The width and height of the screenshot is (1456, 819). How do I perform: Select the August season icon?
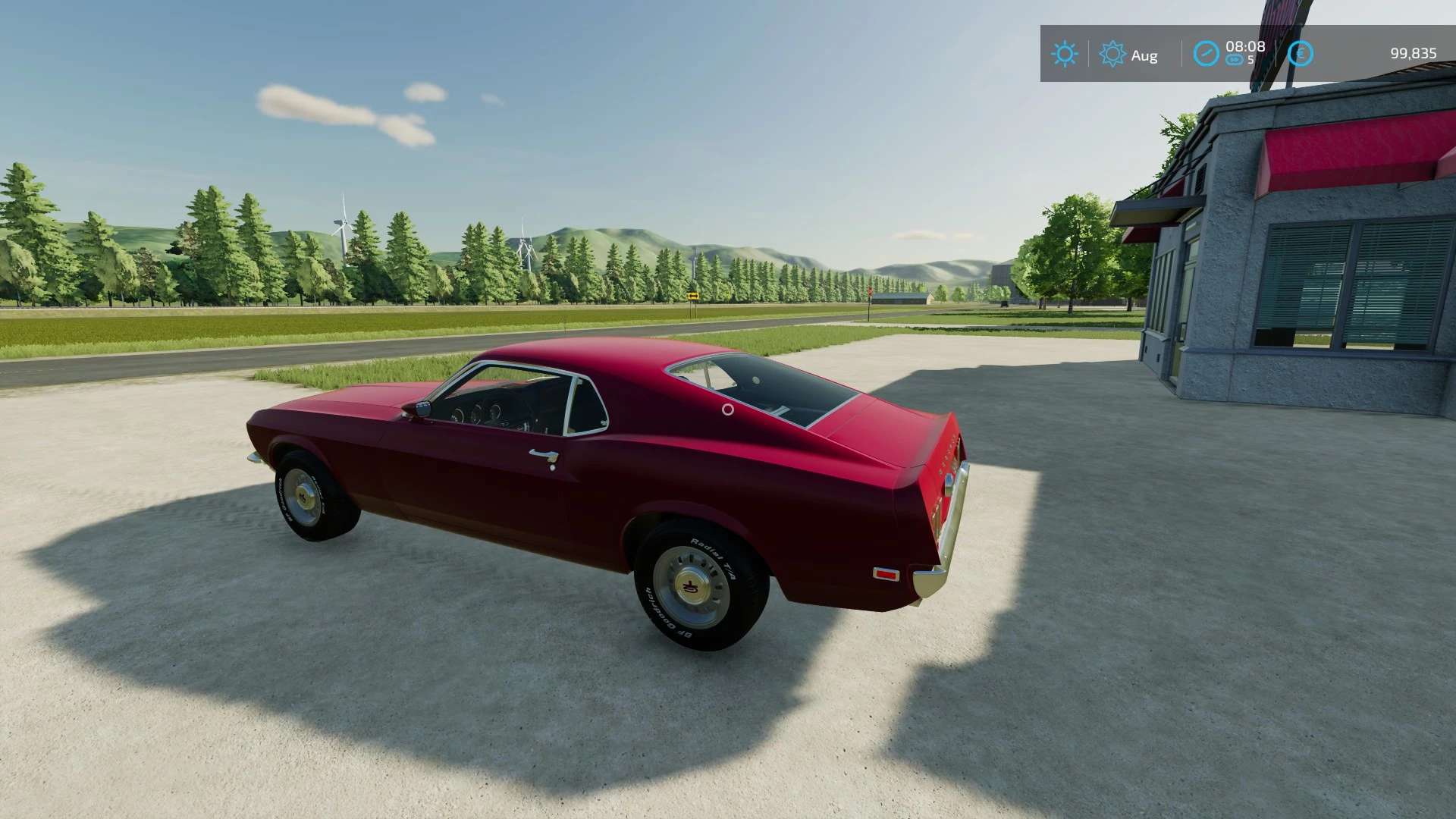click(1112, 54)
